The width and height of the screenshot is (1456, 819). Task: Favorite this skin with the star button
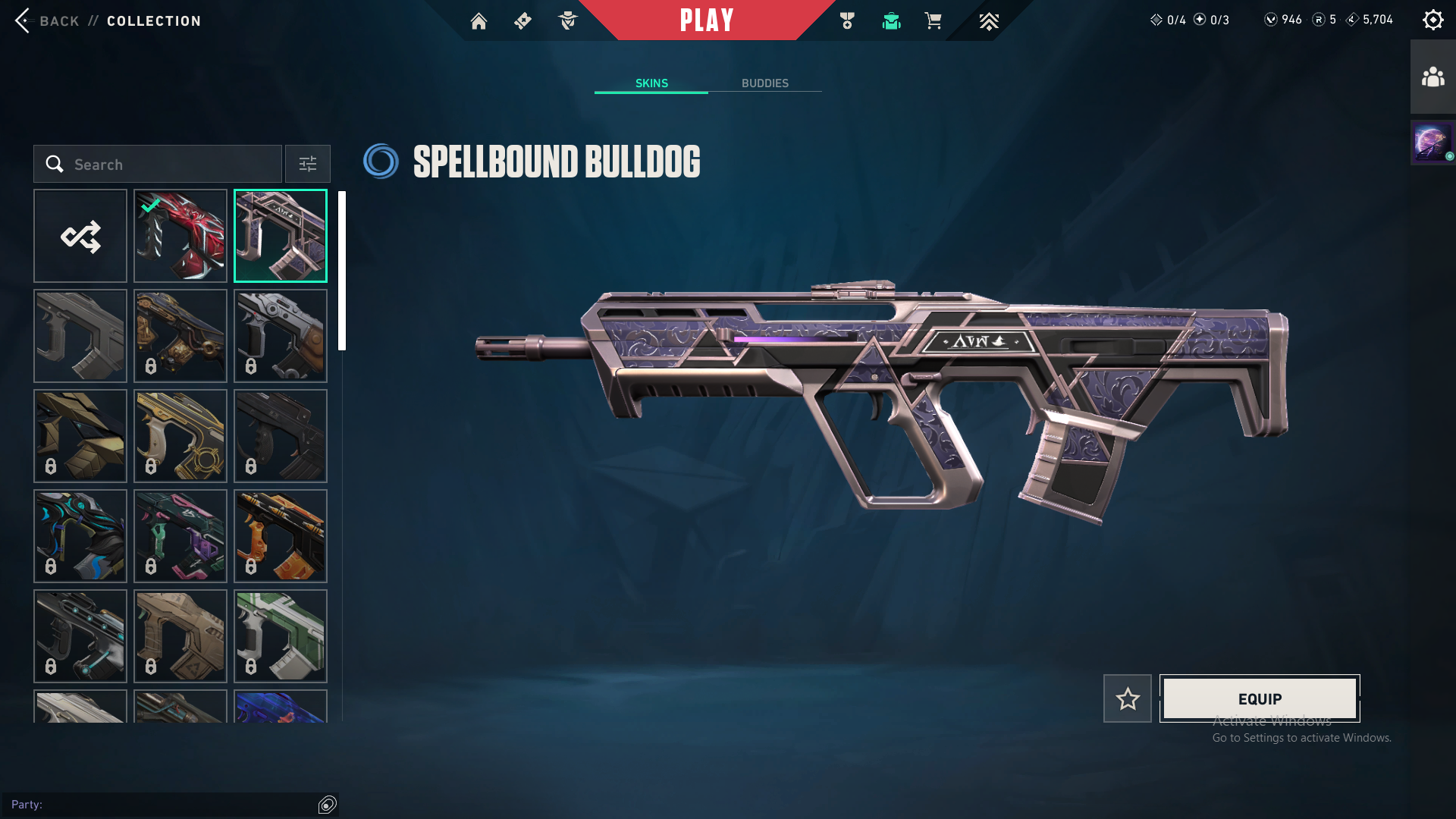(1127, 698)
